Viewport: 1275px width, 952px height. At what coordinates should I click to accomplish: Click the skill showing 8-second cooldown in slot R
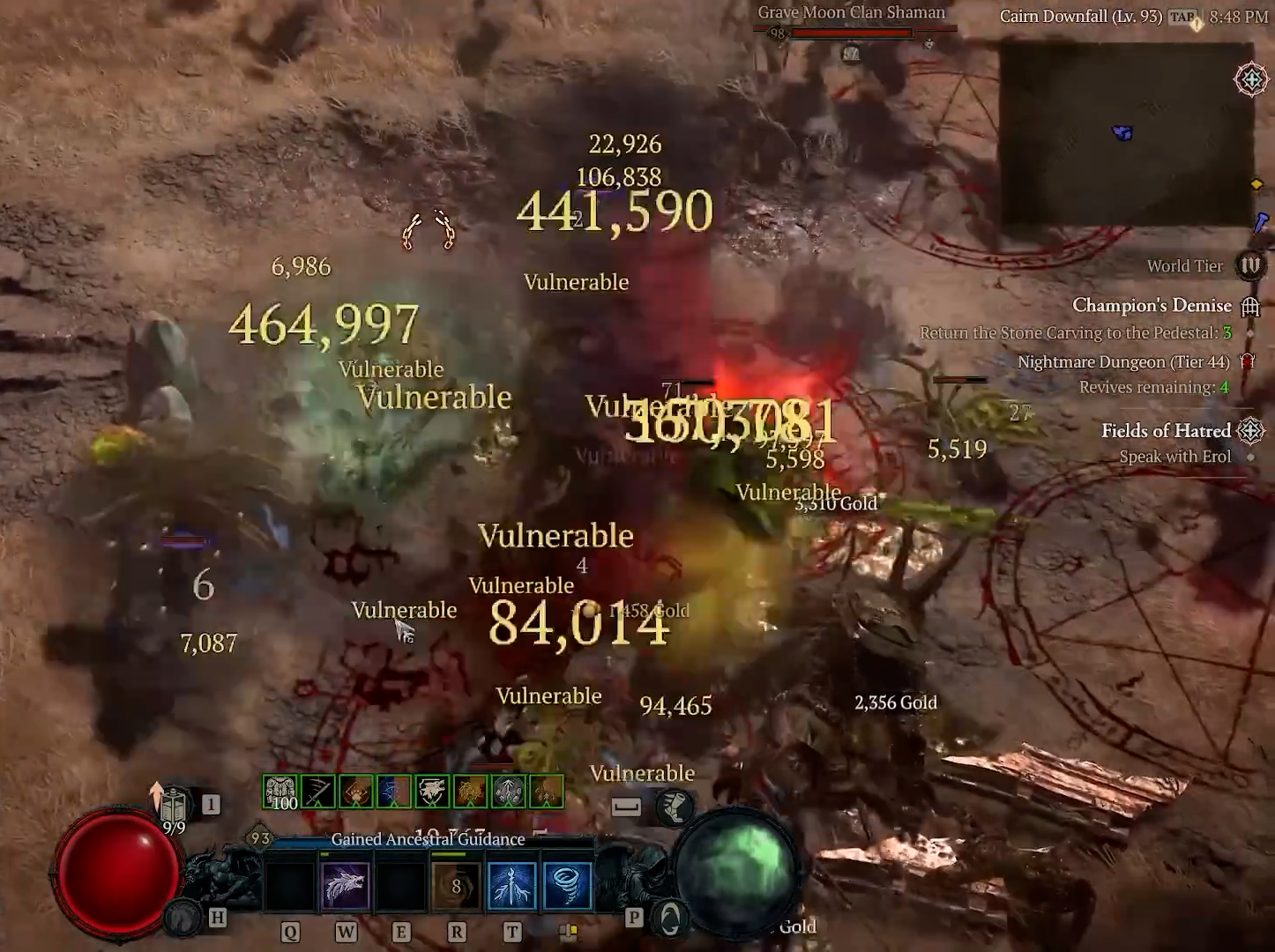[457, 884]
